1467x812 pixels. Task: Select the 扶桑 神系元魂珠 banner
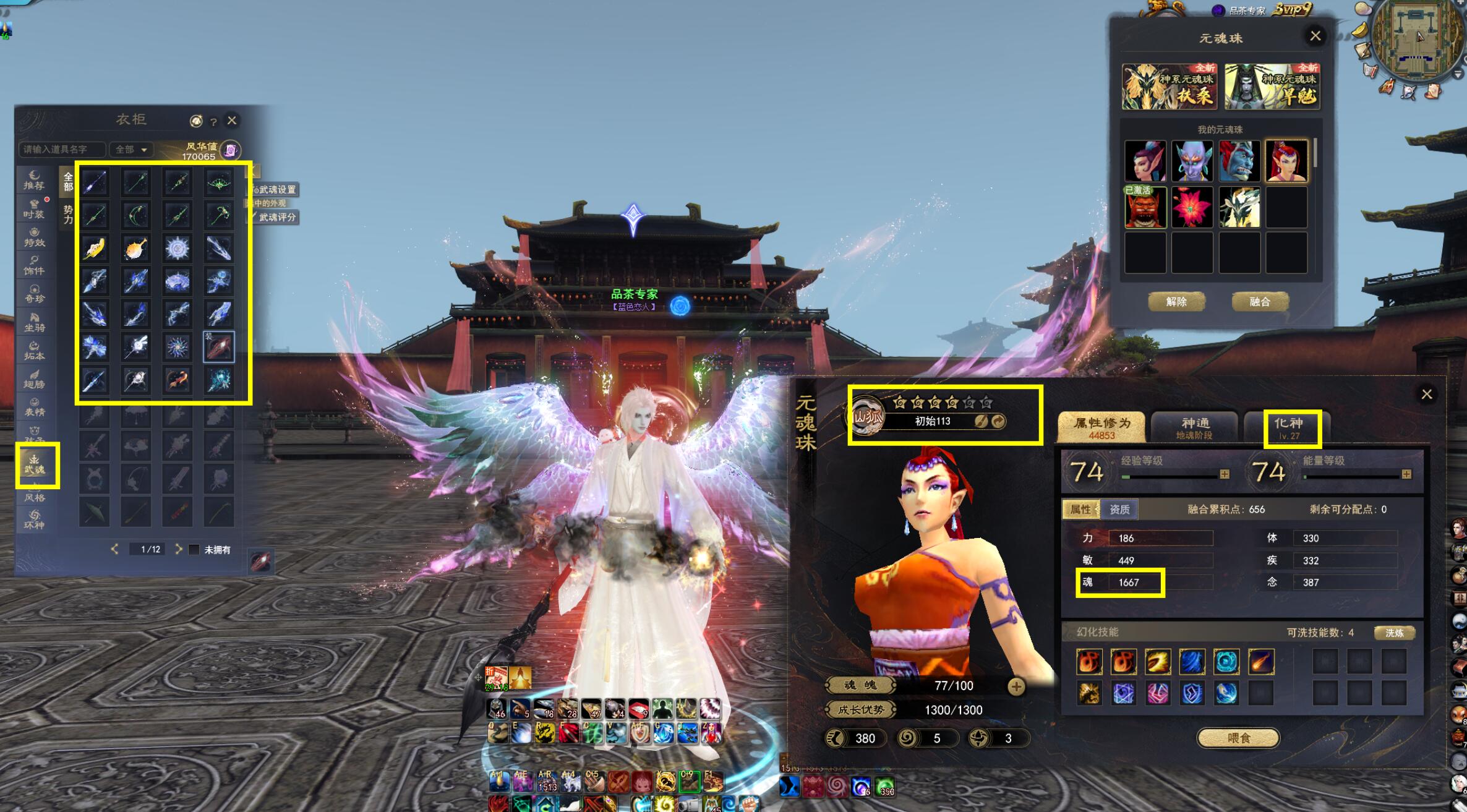pos(1170,87)
